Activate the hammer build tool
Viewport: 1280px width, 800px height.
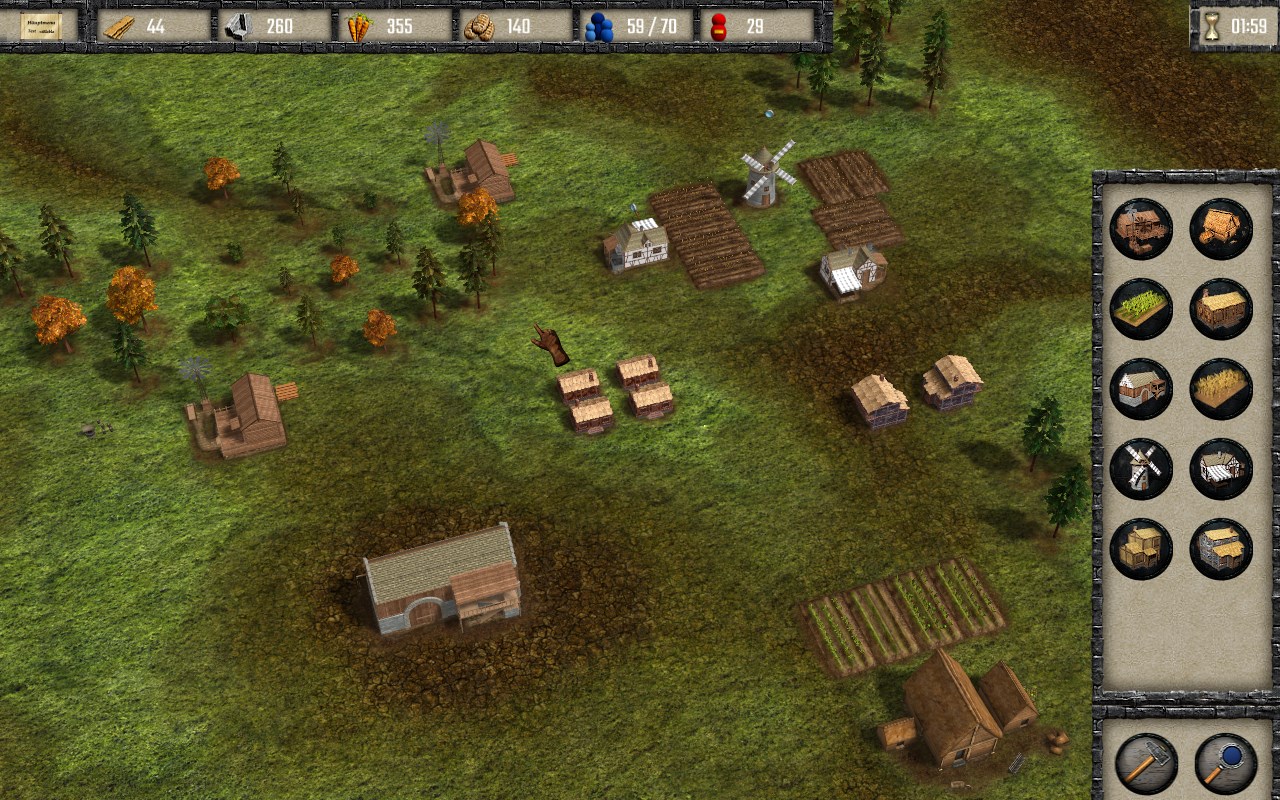pyautogui.click(x=1146, y=764)
